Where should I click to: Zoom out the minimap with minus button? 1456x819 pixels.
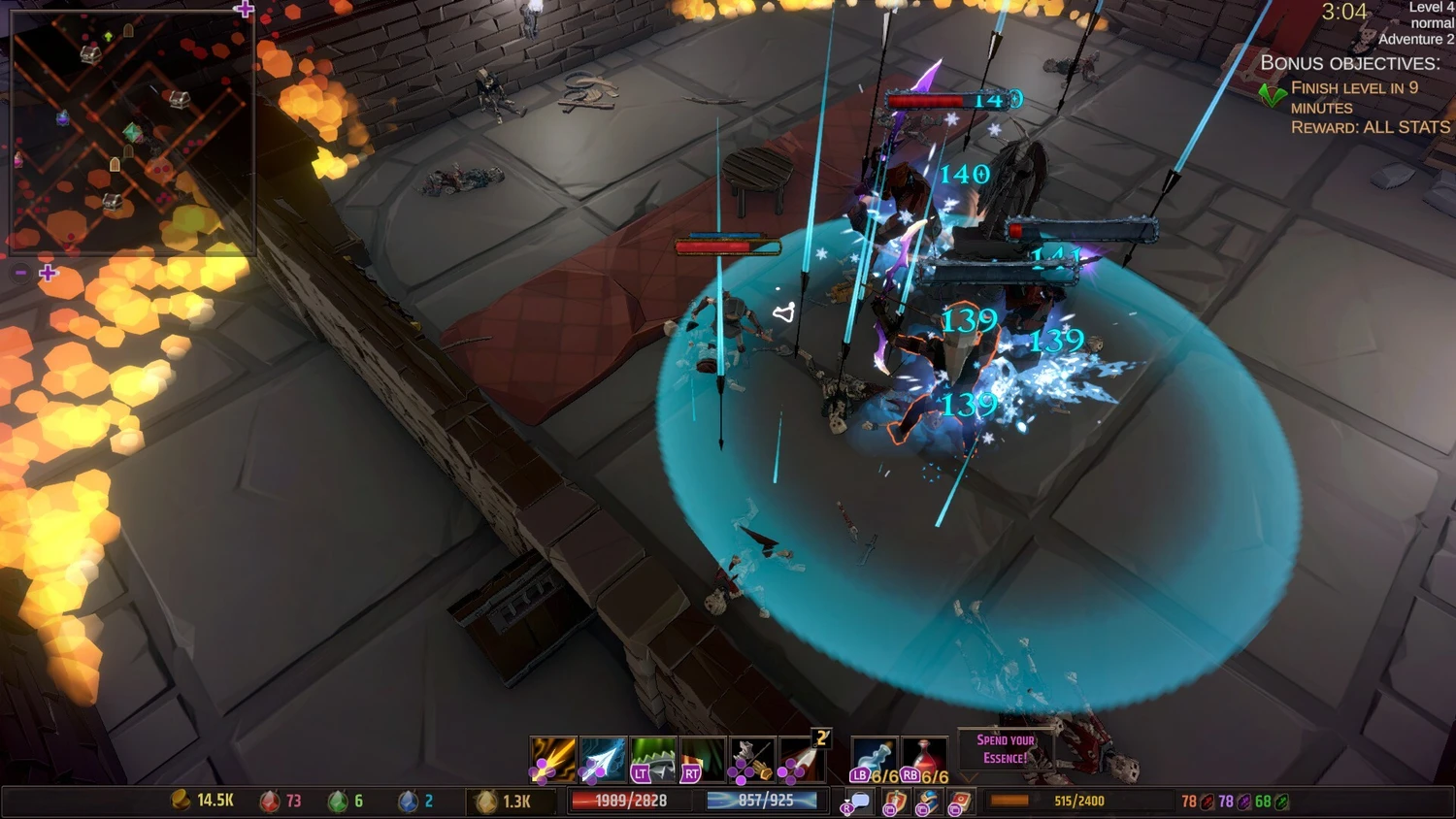(x=20, y=274)
